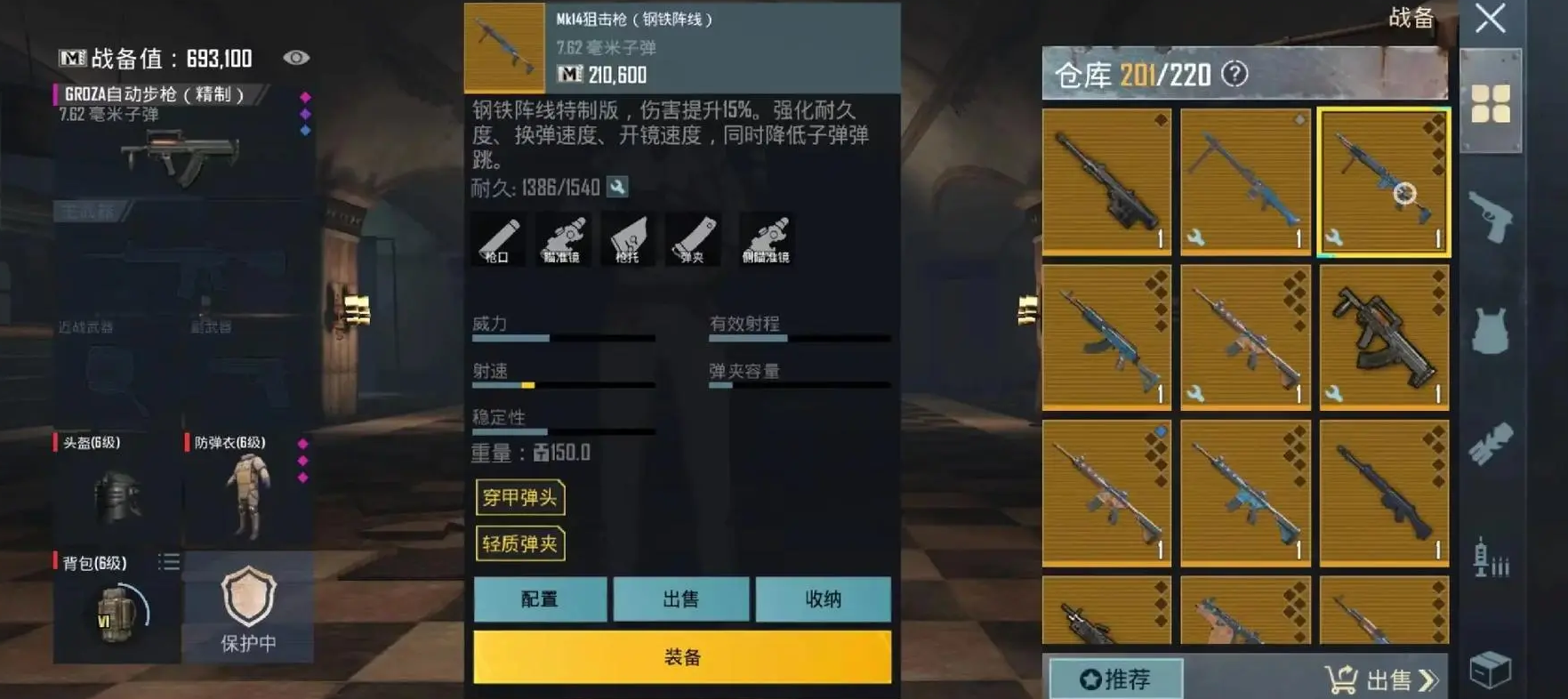Open the 弹夹 magazine attachment slot

696,238
